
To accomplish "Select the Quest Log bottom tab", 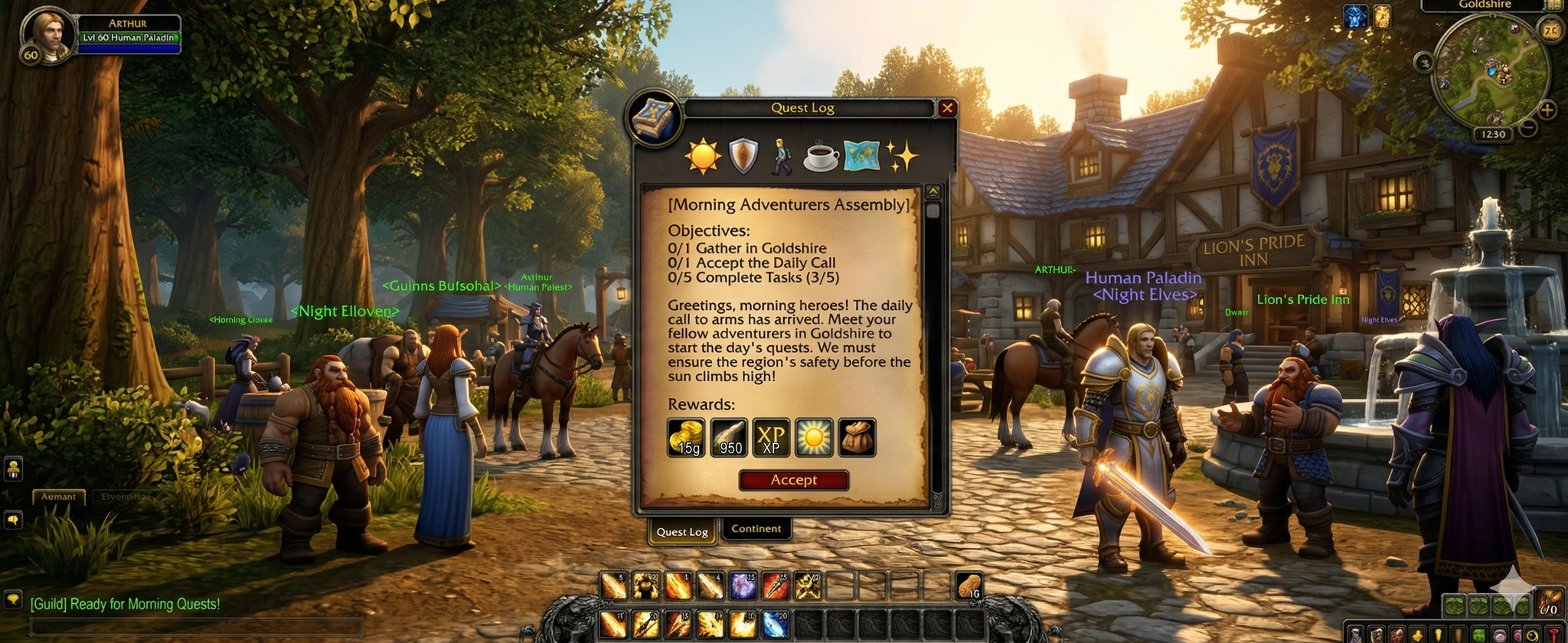I will pyautogui.click(x=681, y=532).
